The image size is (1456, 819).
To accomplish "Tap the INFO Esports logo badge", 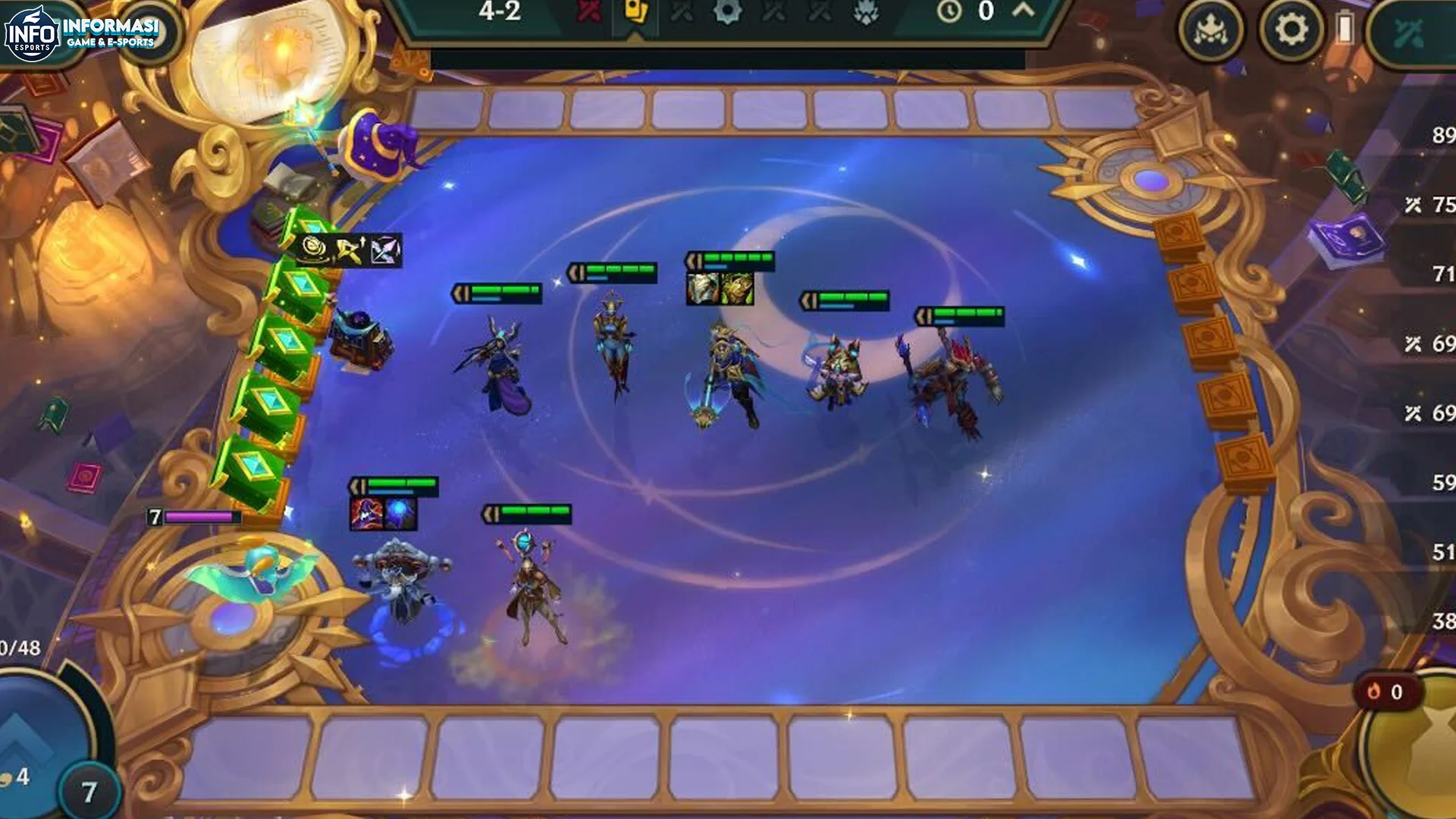I will (32, 30).
